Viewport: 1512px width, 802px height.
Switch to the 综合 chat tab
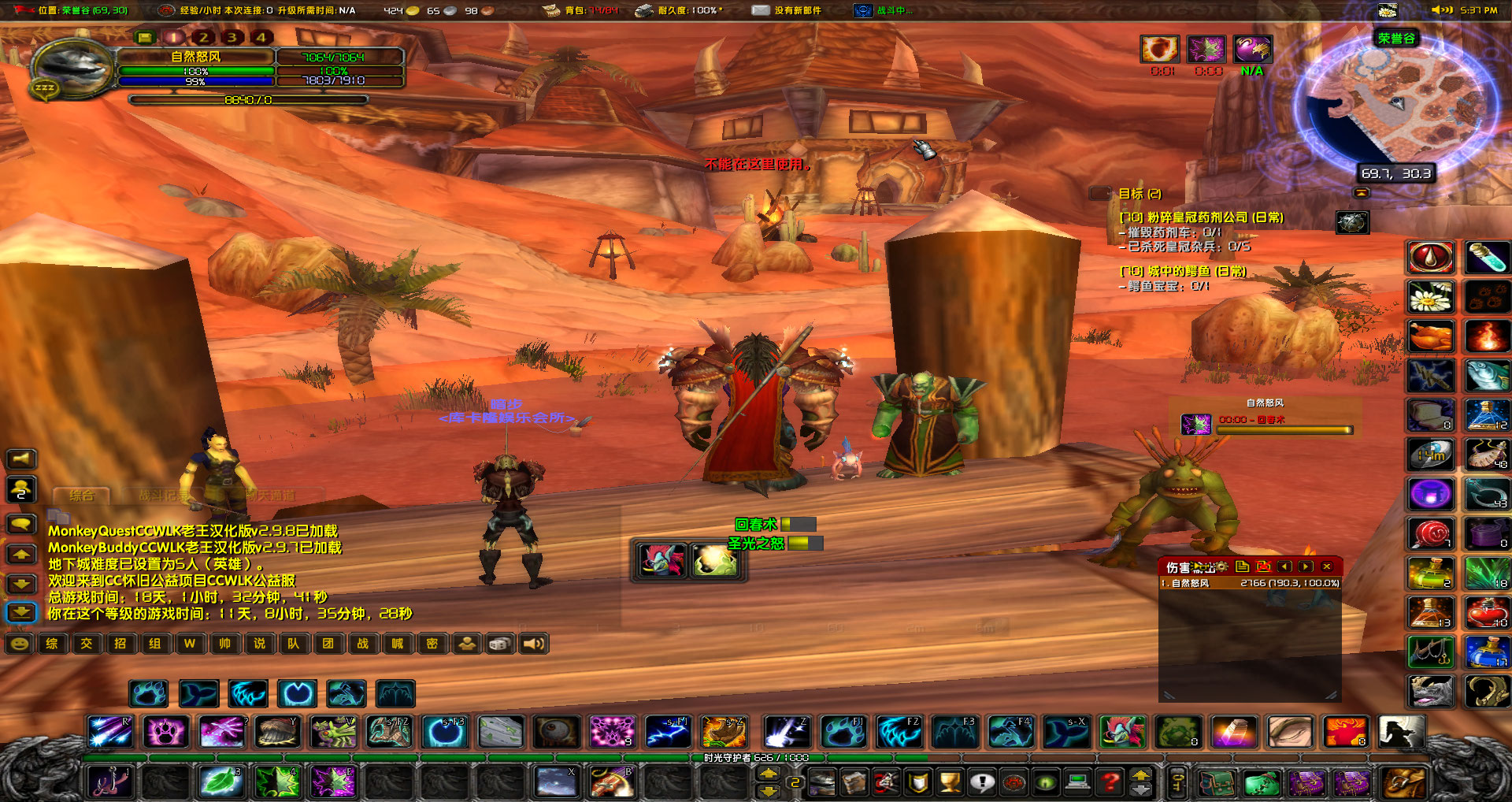pos(83,496)
